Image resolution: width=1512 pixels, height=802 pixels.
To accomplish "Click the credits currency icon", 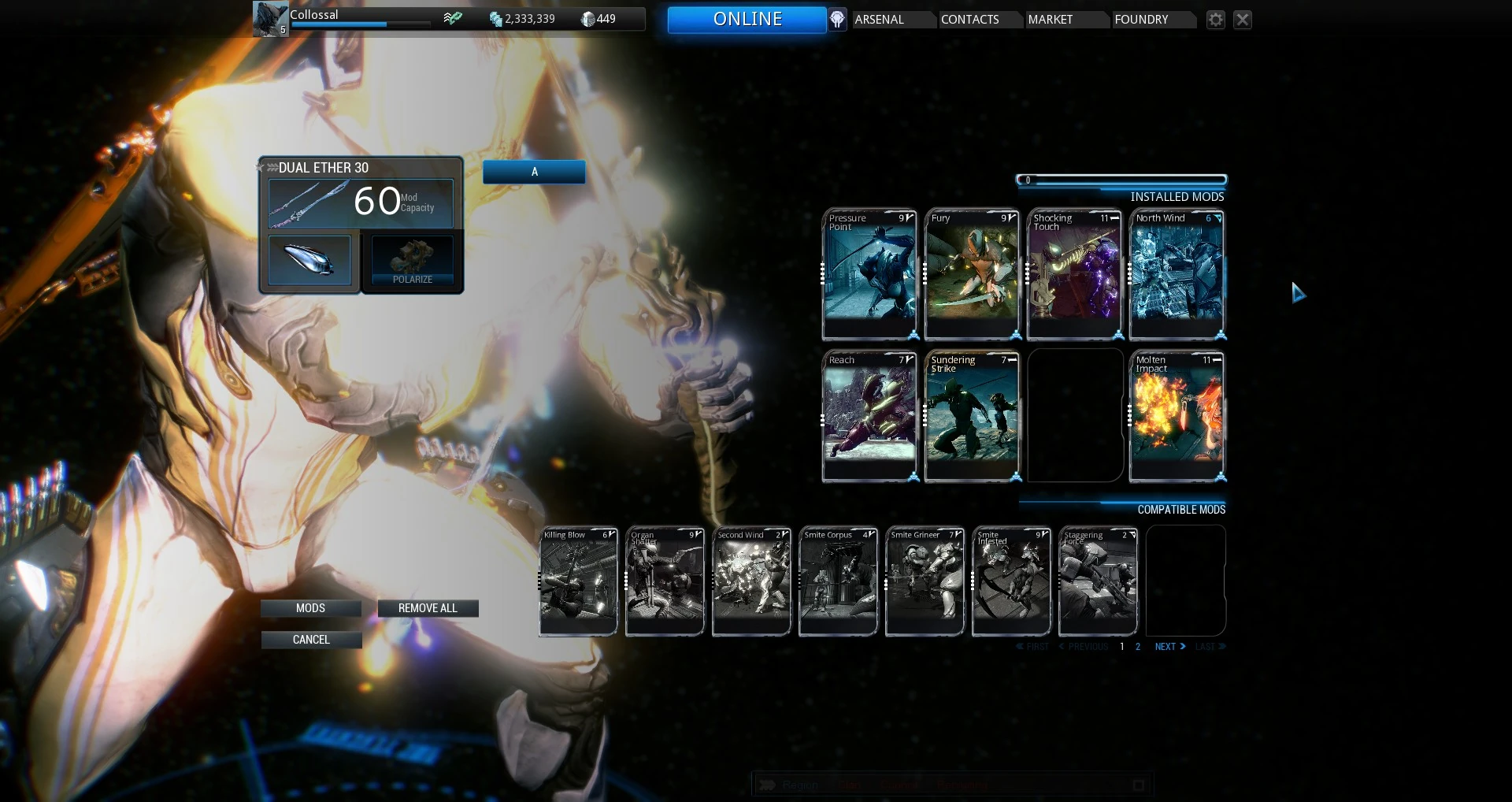I will click(496, 18).
